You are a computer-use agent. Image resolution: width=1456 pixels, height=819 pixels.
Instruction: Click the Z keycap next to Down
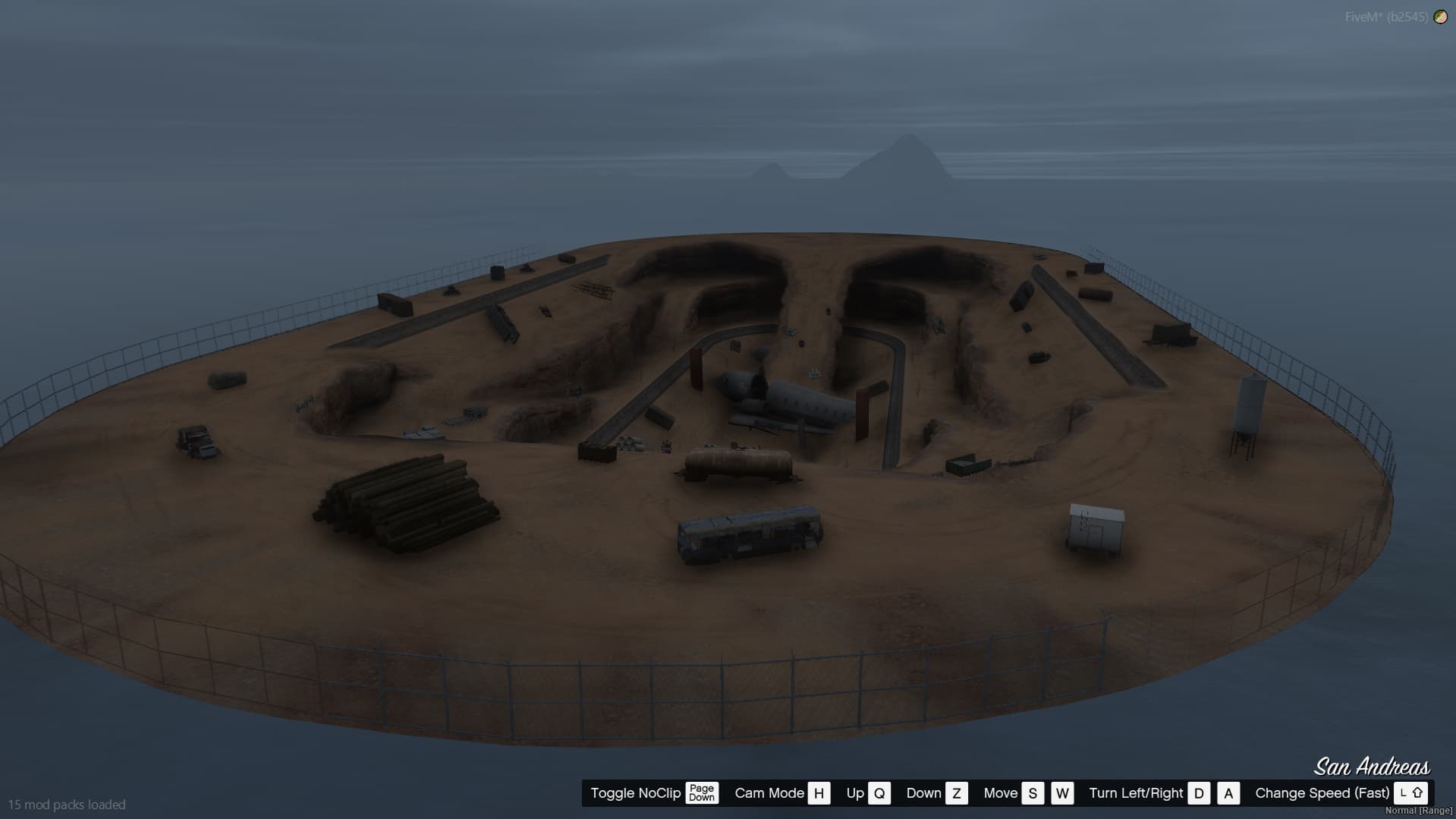click(x=956, y=792)
